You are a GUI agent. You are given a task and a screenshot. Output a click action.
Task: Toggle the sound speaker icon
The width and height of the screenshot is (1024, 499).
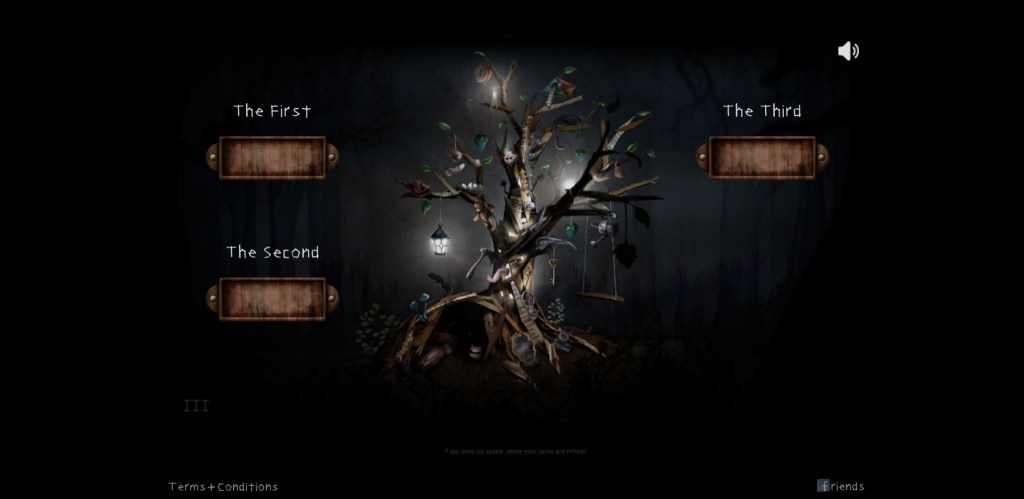[848, 51]
